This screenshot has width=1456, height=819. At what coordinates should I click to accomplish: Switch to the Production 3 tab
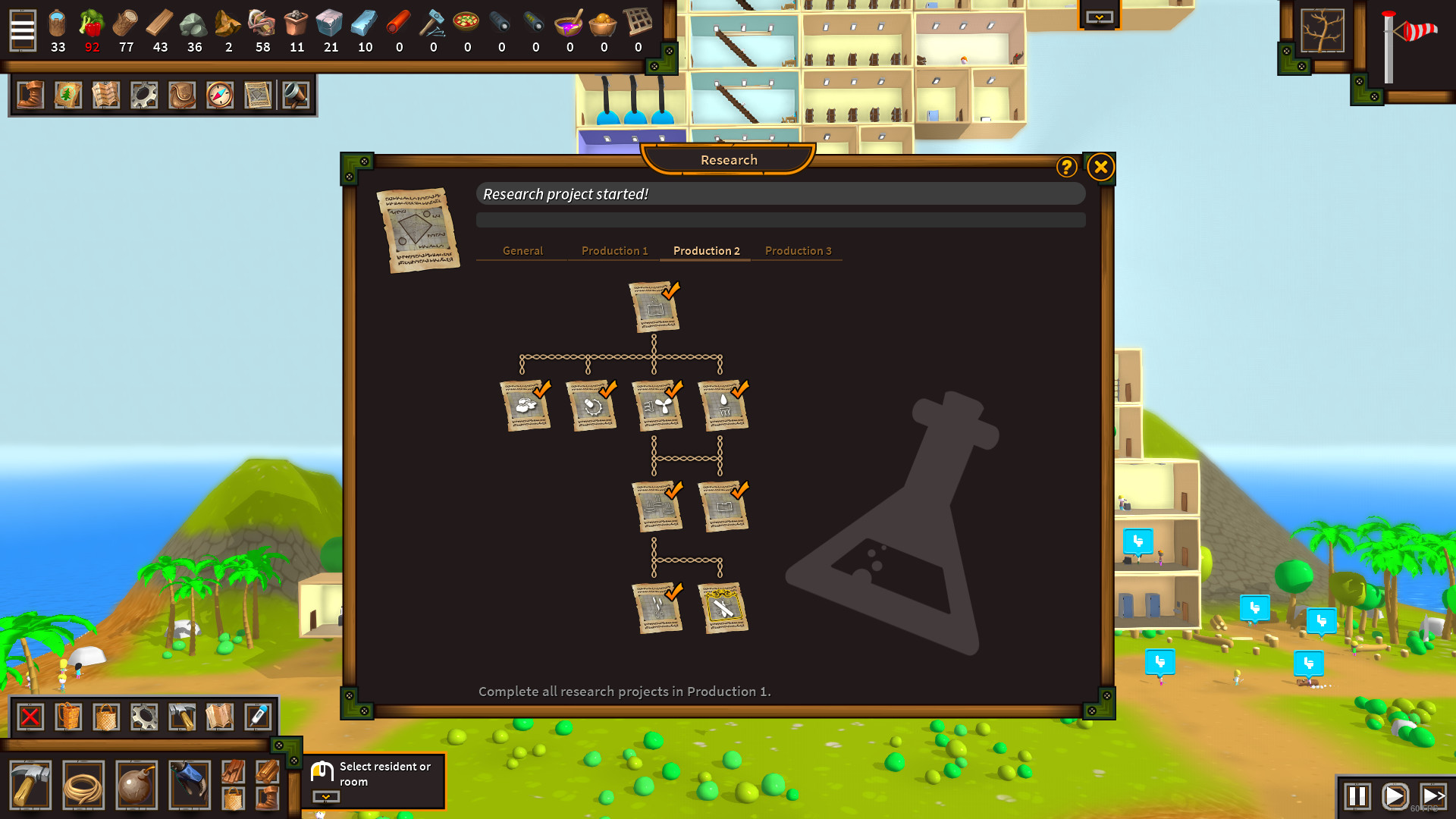[x=798, y=250]
